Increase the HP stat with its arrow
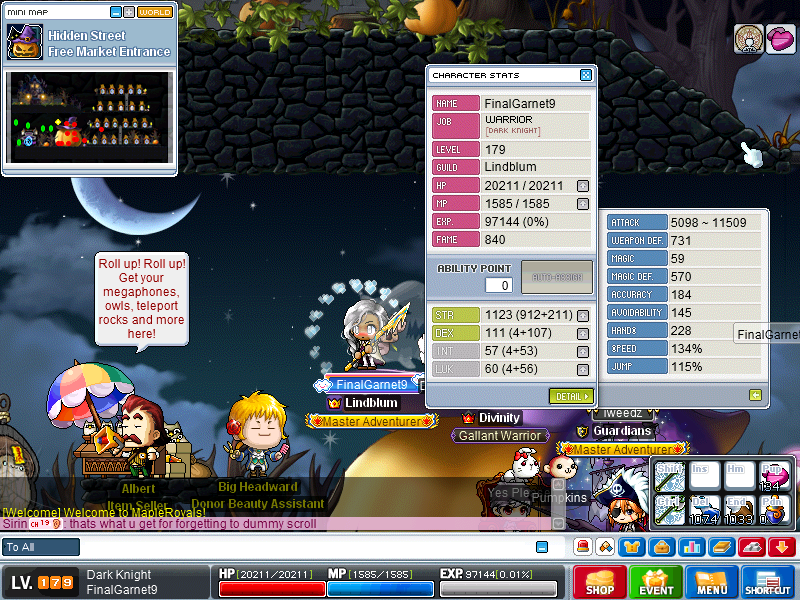Image resolution: width=801 pixels, height=603 pixels. coord(583,186)
